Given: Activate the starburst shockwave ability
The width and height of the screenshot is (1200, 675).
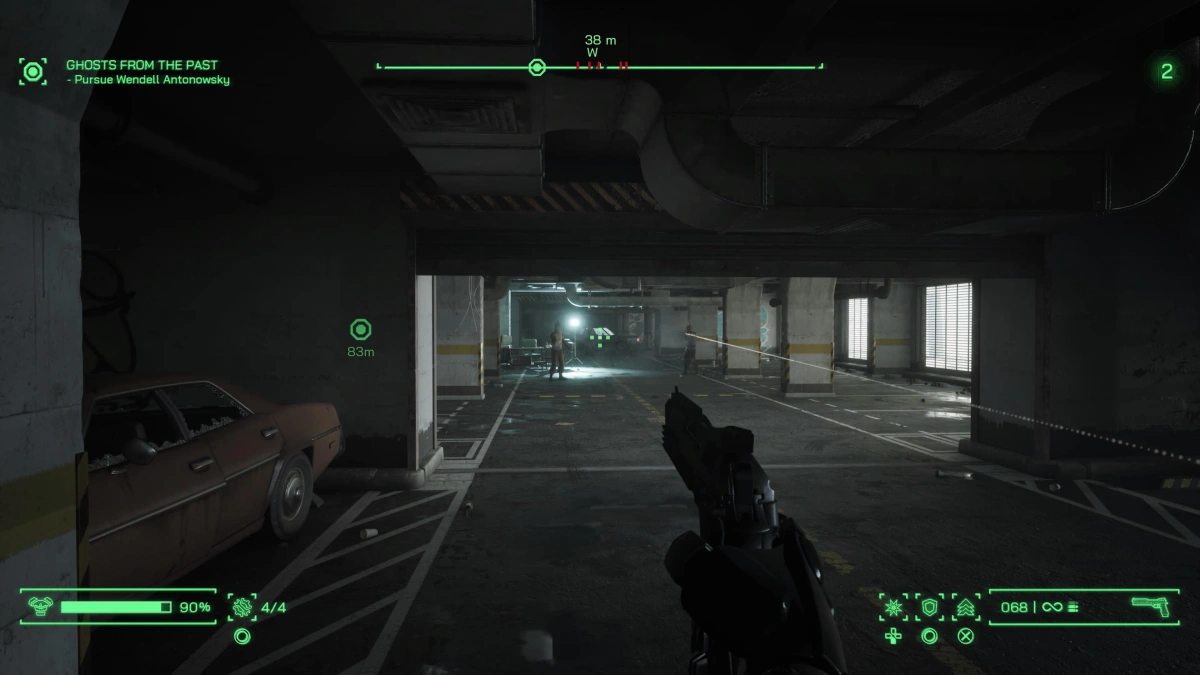Looking at the screenshot, I should click(x=893, y=607).
